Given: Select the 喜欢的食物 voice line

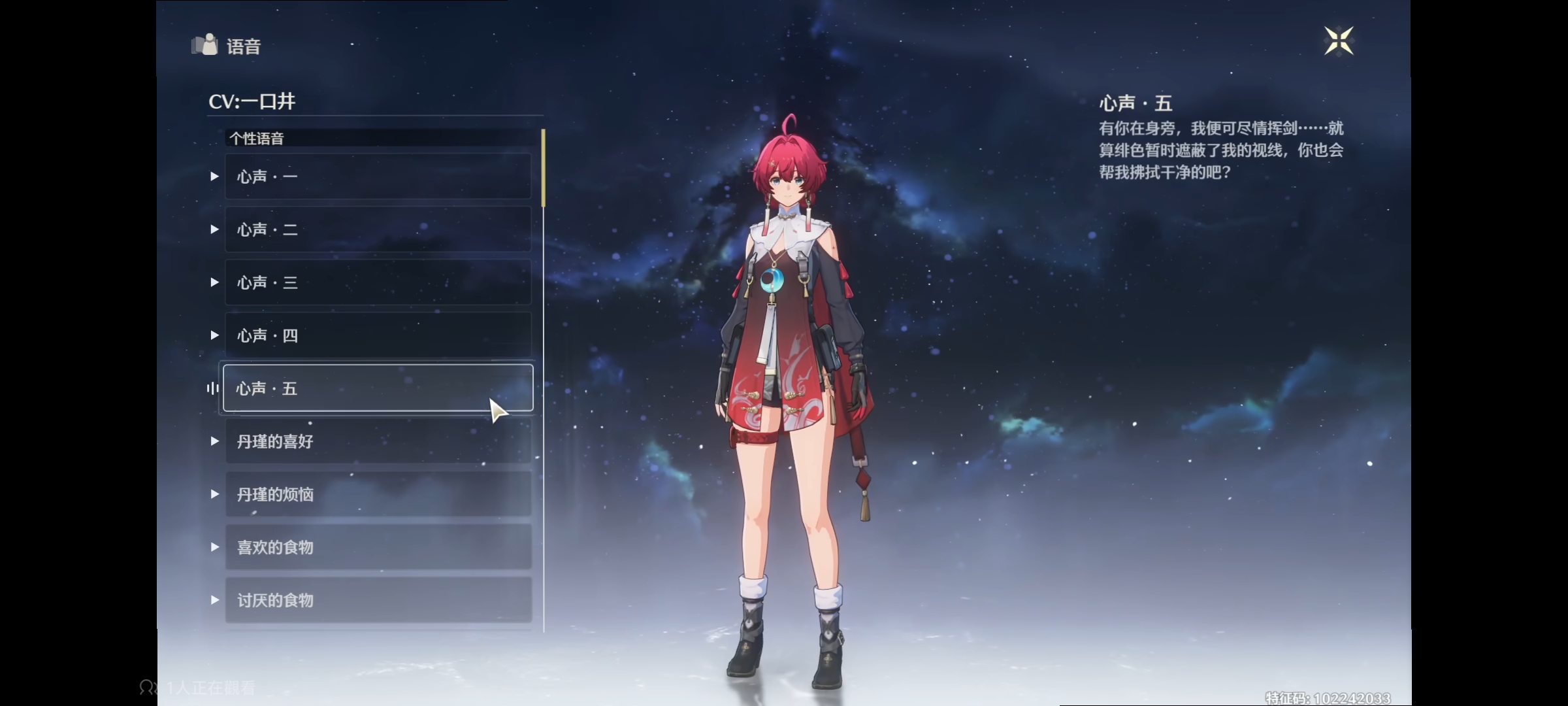Looking at the screenshot, I should [x=378, y=547].
